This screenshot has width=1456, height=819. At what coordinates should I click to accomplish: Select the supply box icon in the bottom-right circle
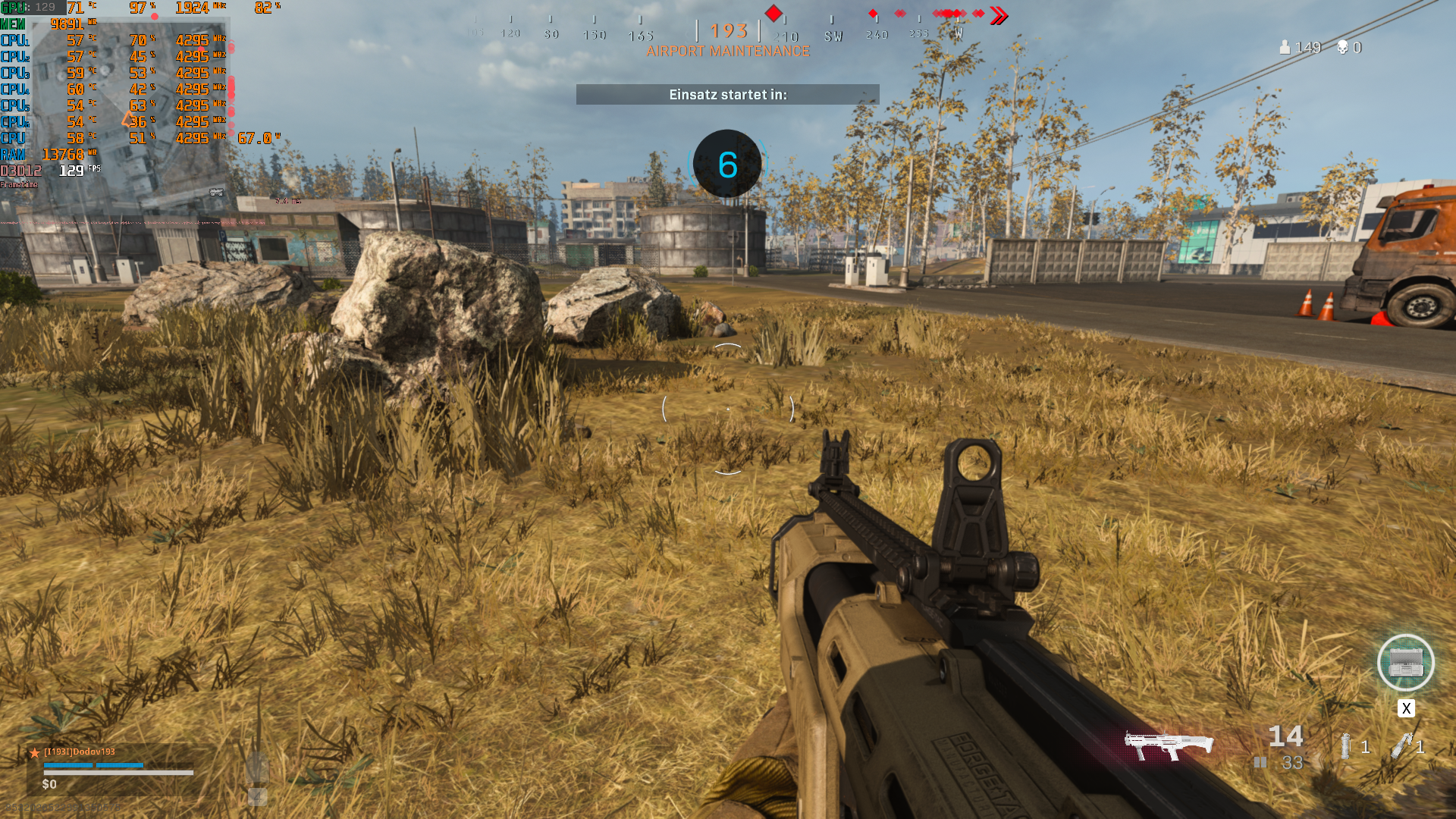[1407, 664]
